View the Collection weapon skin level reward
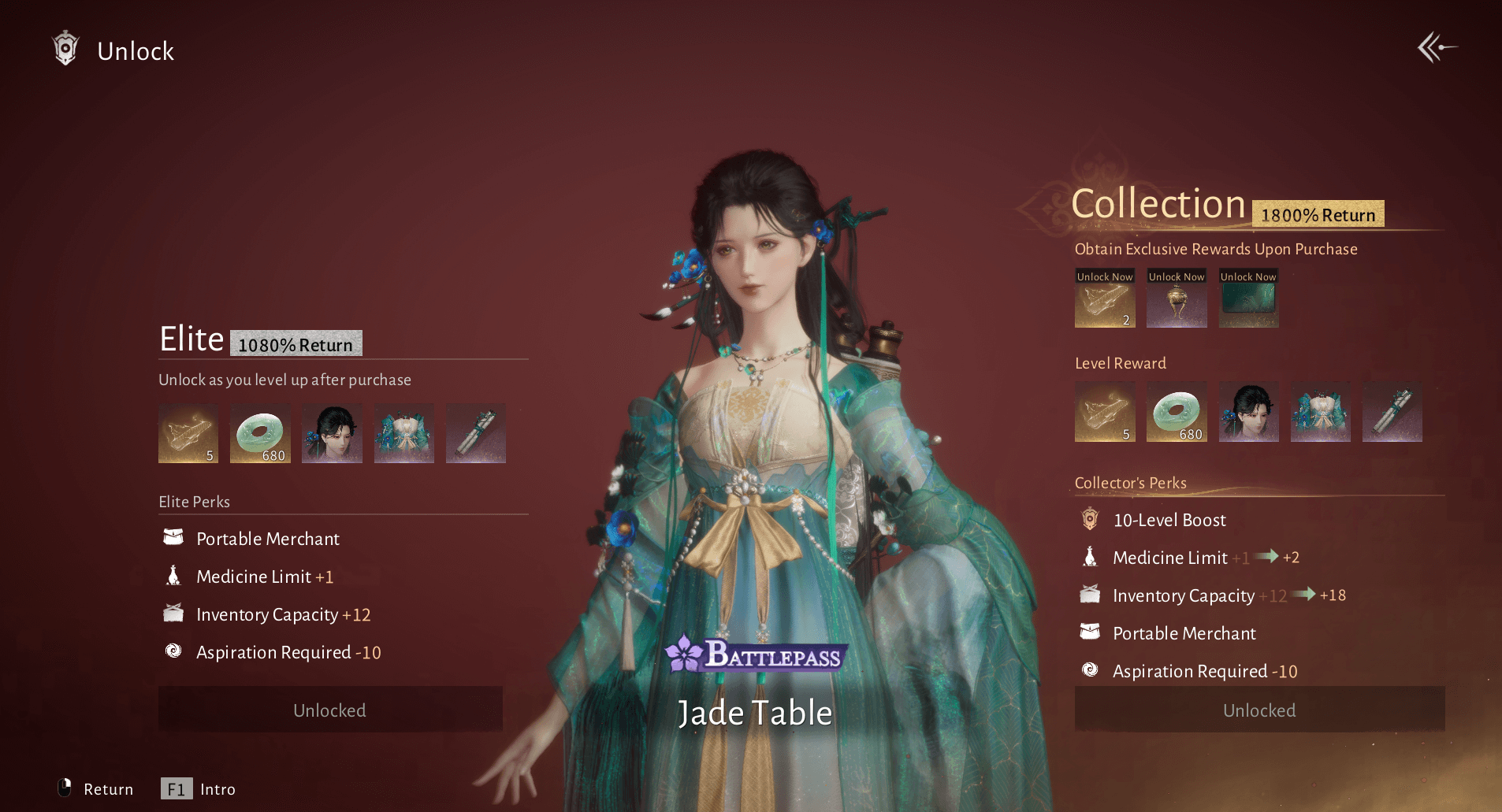Image resolution: width=1502 pixels, height=812 pixels. [x=1392, y=412]
